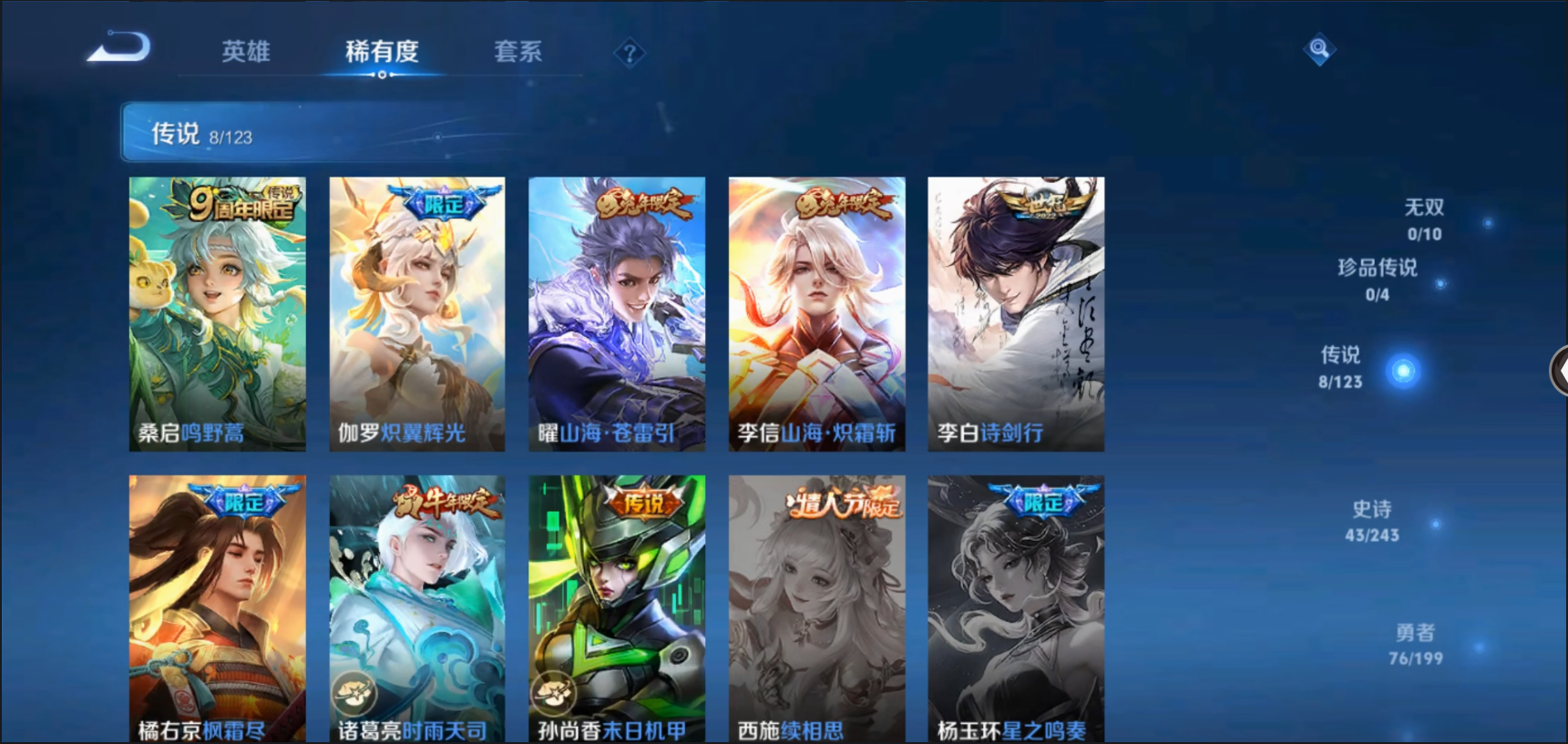
Task: Select the 桑启 鸣野蒿 skin card
Action: click(x=218, y=313)
